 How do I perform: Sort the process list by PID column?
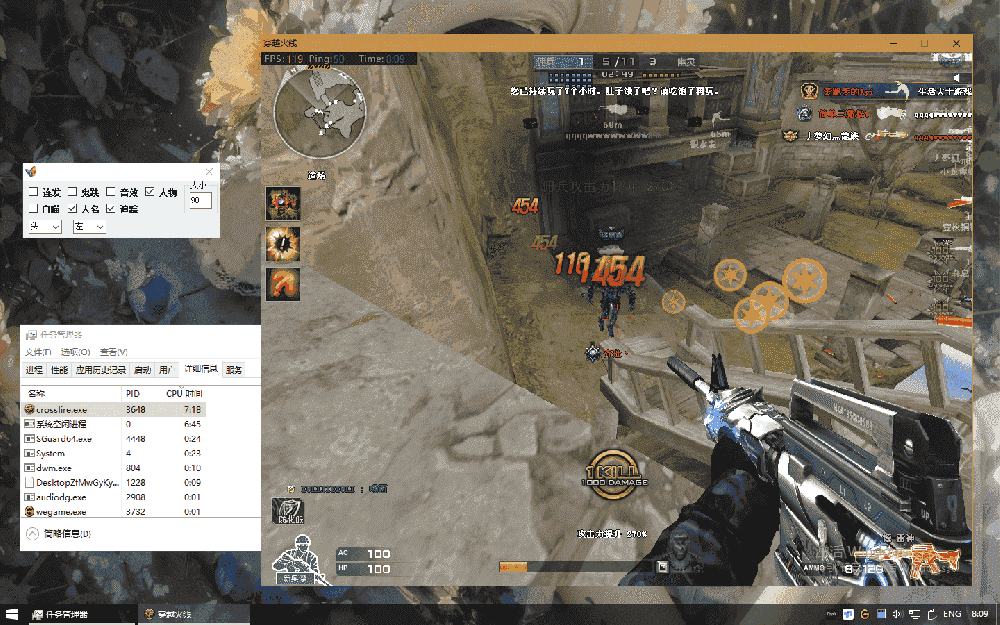click(132, 392)
